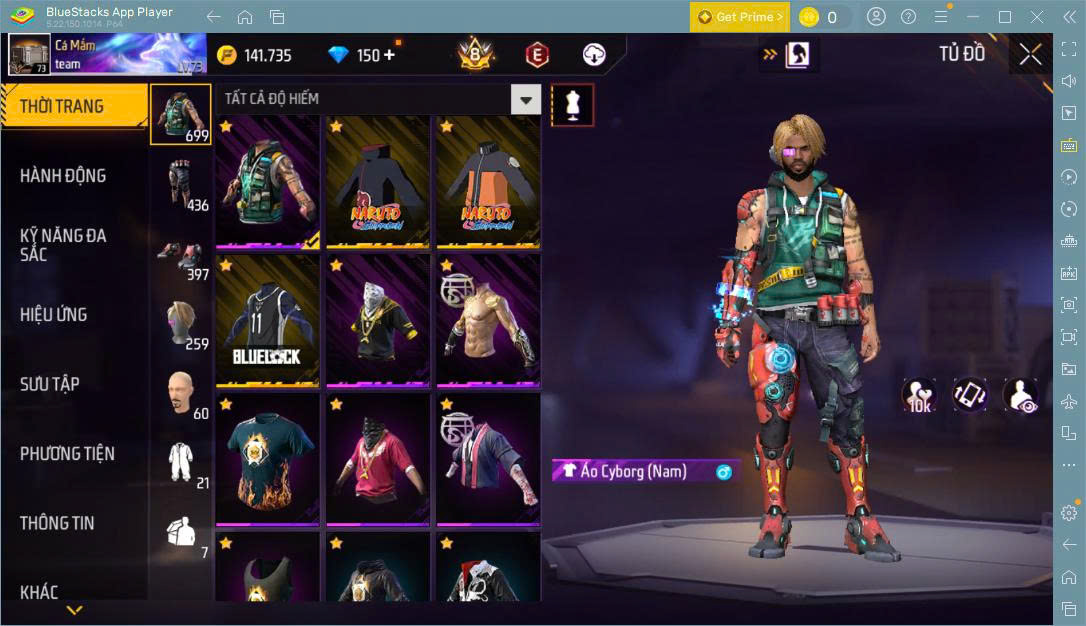Select the Thời Trang category tab

point(62,107)
